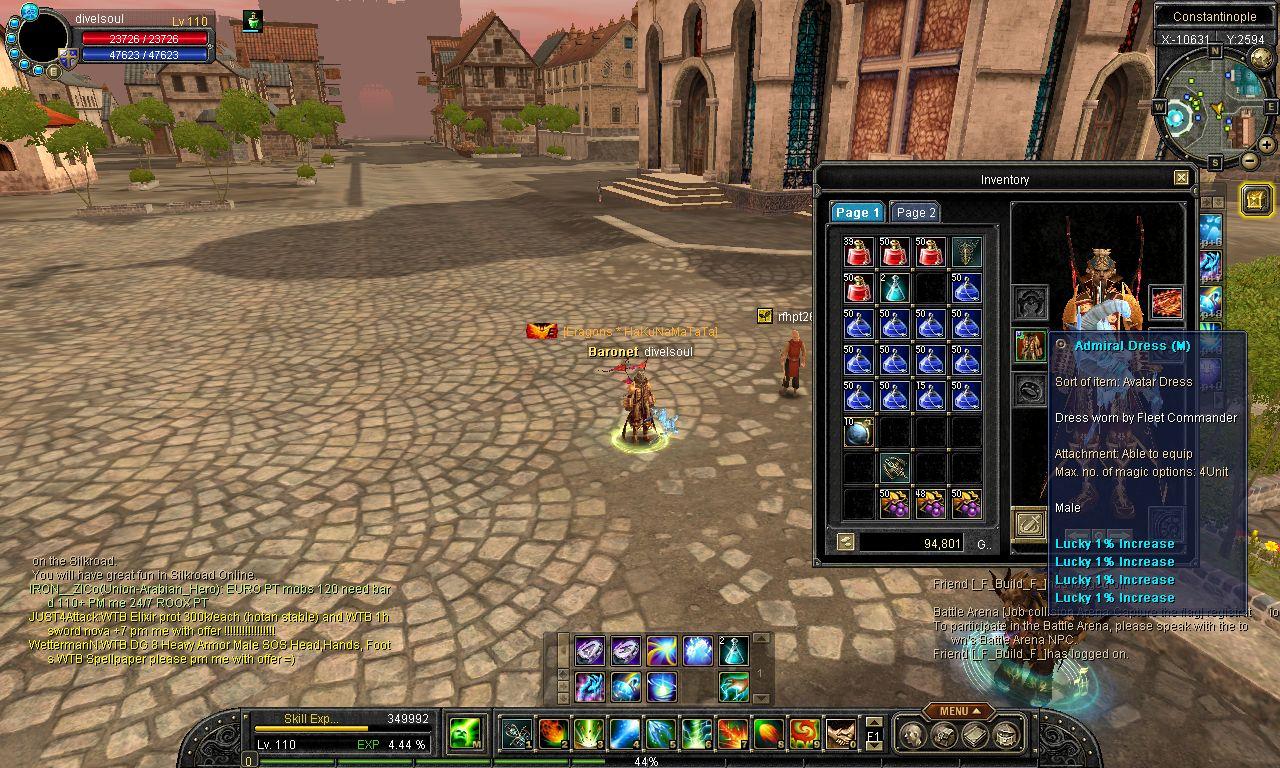This screenshot has height=768, width=1280.
Task: Click the red potion stack of 39
Action: [857, 252]
